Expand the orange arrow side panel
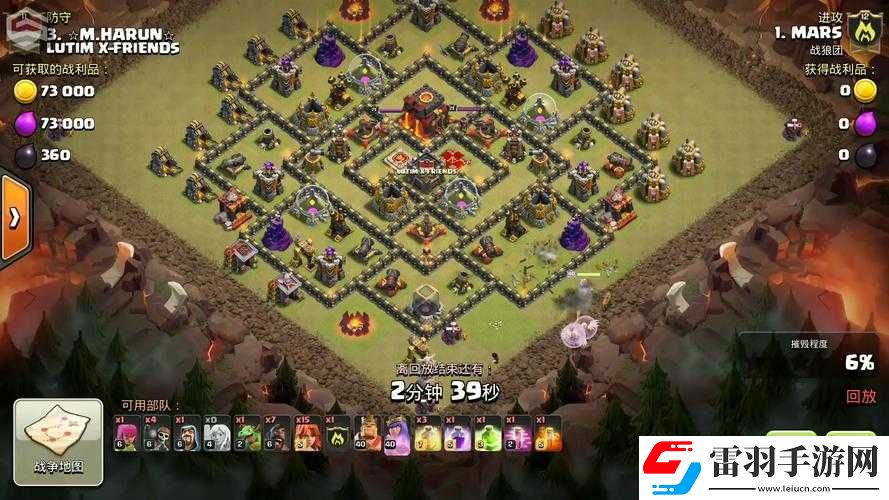889x500 pixels. pyautogui.click(x=14, y=218)
